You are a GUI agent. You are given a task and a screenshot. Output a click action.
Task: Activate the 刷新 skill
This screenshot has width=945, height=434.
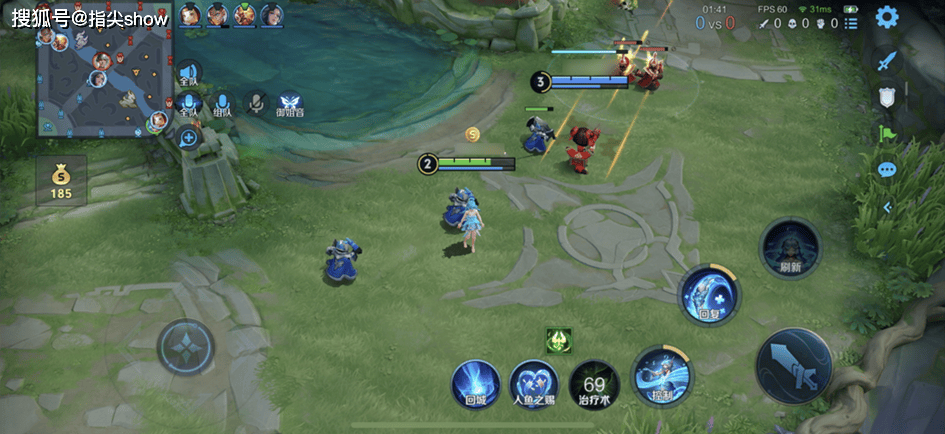pyautogui.click(x=790, y=248)
